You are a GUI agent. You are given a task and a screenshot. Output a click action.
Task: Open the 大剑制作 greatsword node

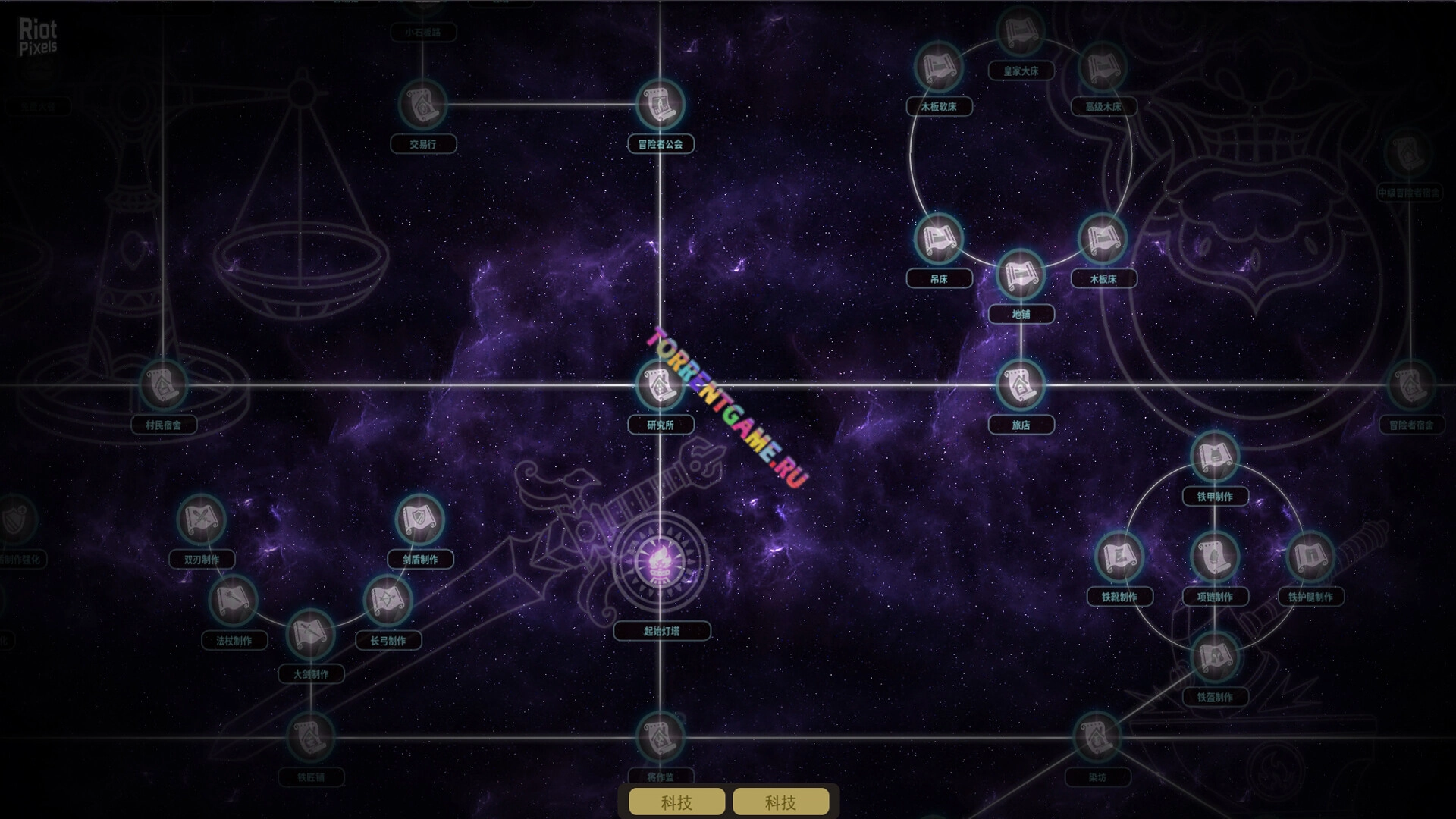(x=310, y=634)
